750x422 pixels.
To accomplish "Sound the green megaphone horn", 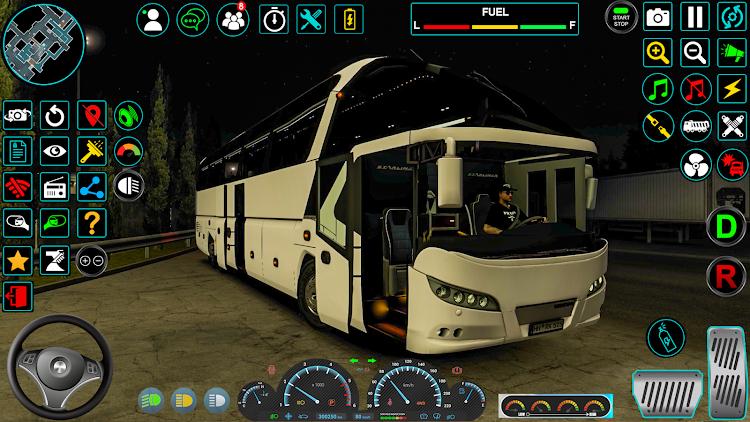I will (732, 52).
